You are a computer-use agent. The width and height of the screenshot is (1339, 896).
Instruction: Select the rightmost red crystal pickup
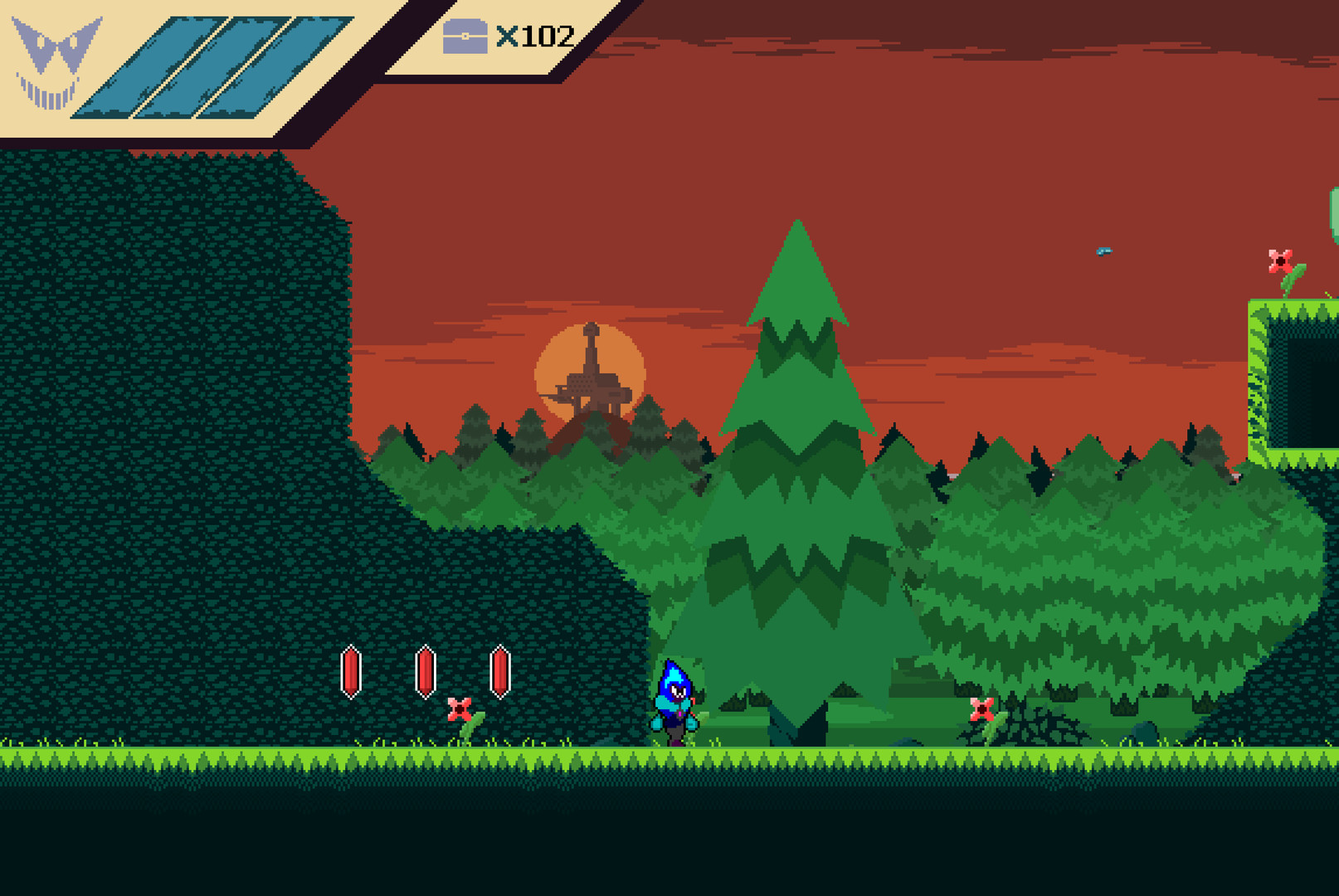coord(499,670)
